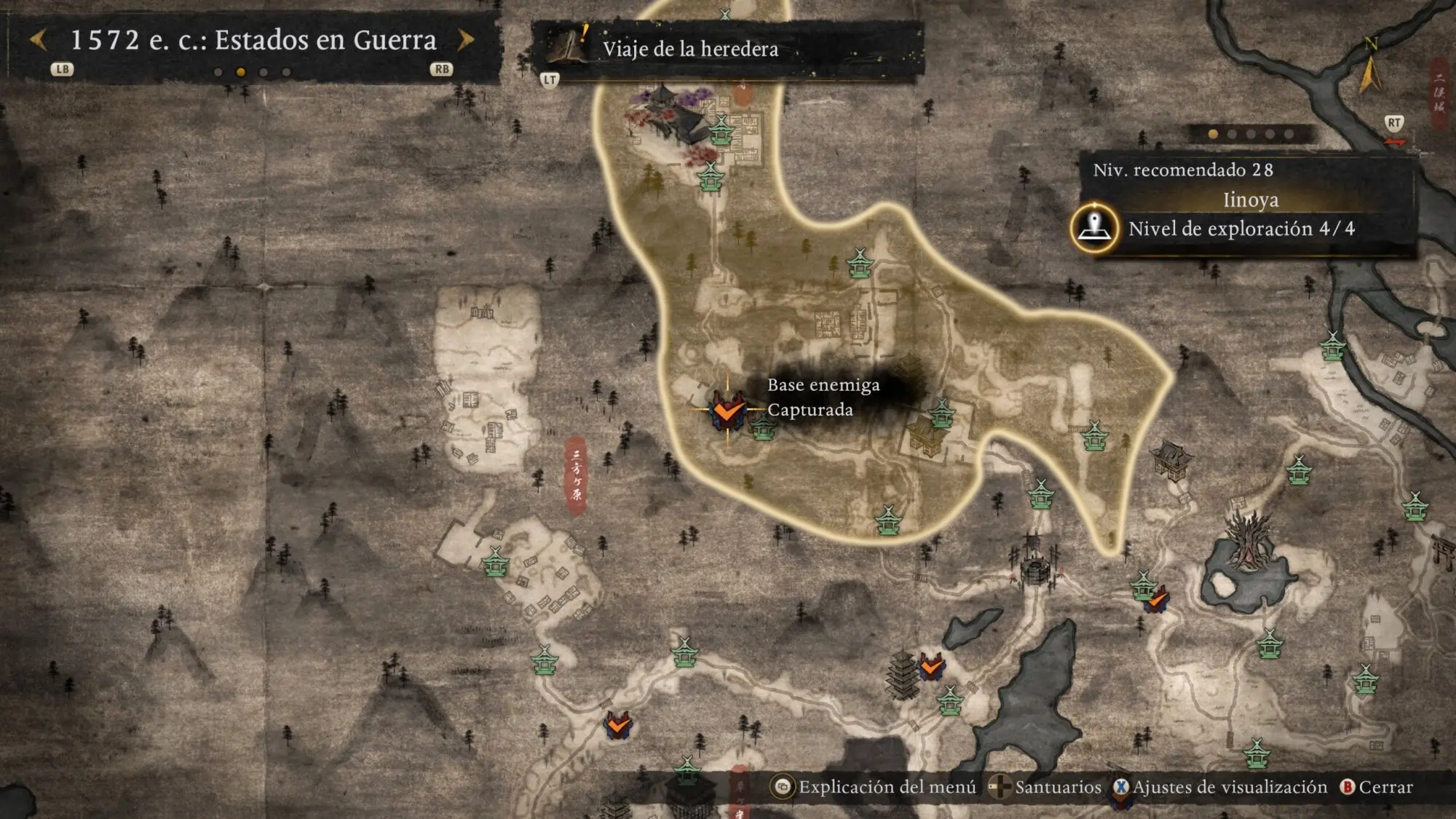Click the north compass arrow
1456x819 pixels.
tap(1369, 69)
